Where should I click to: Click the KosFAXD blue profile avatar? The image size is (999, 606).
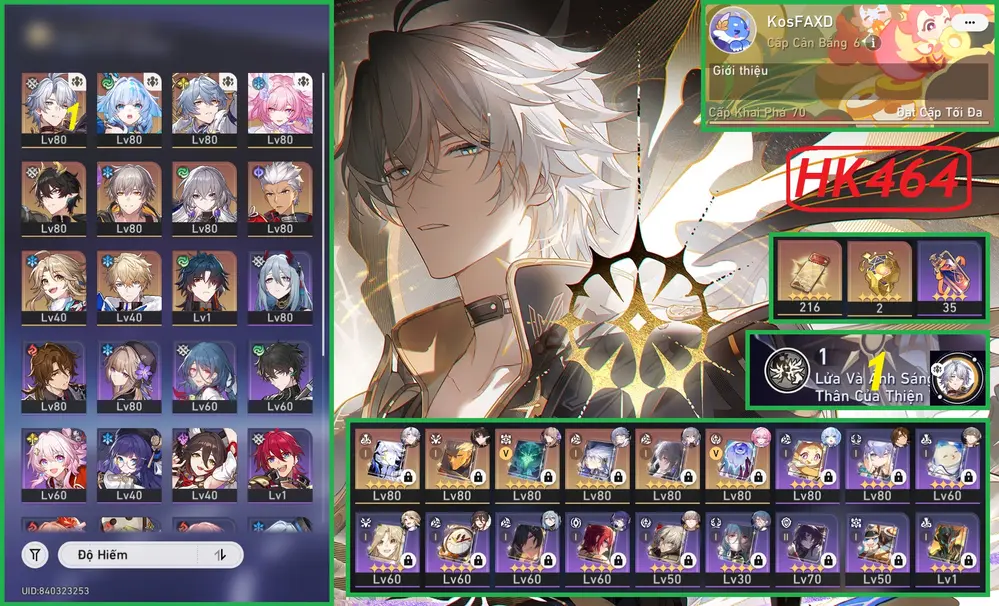(x=733, y=31)
